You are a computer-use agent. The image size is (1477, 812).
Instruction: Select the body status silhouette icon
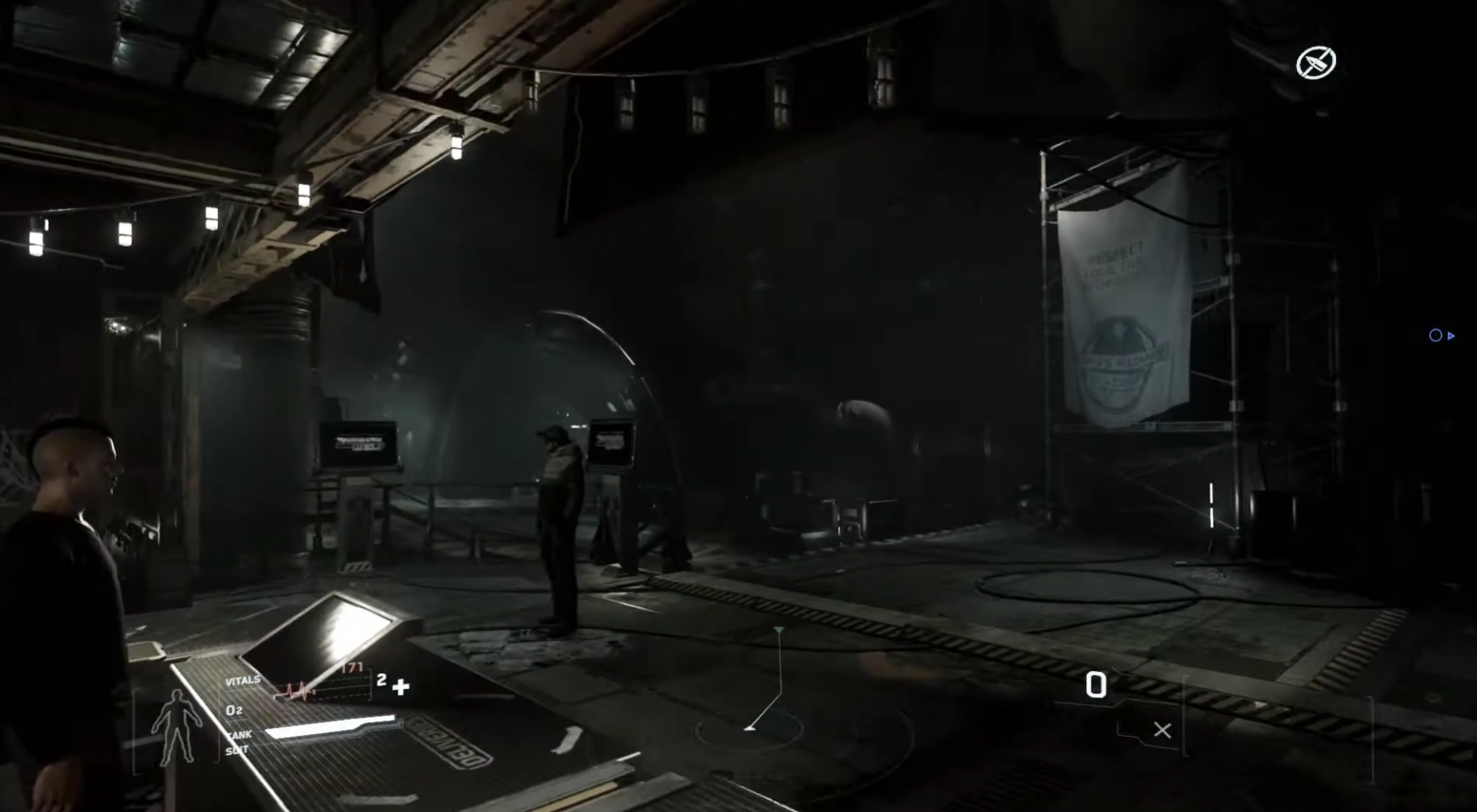click(x=177, y=726)
